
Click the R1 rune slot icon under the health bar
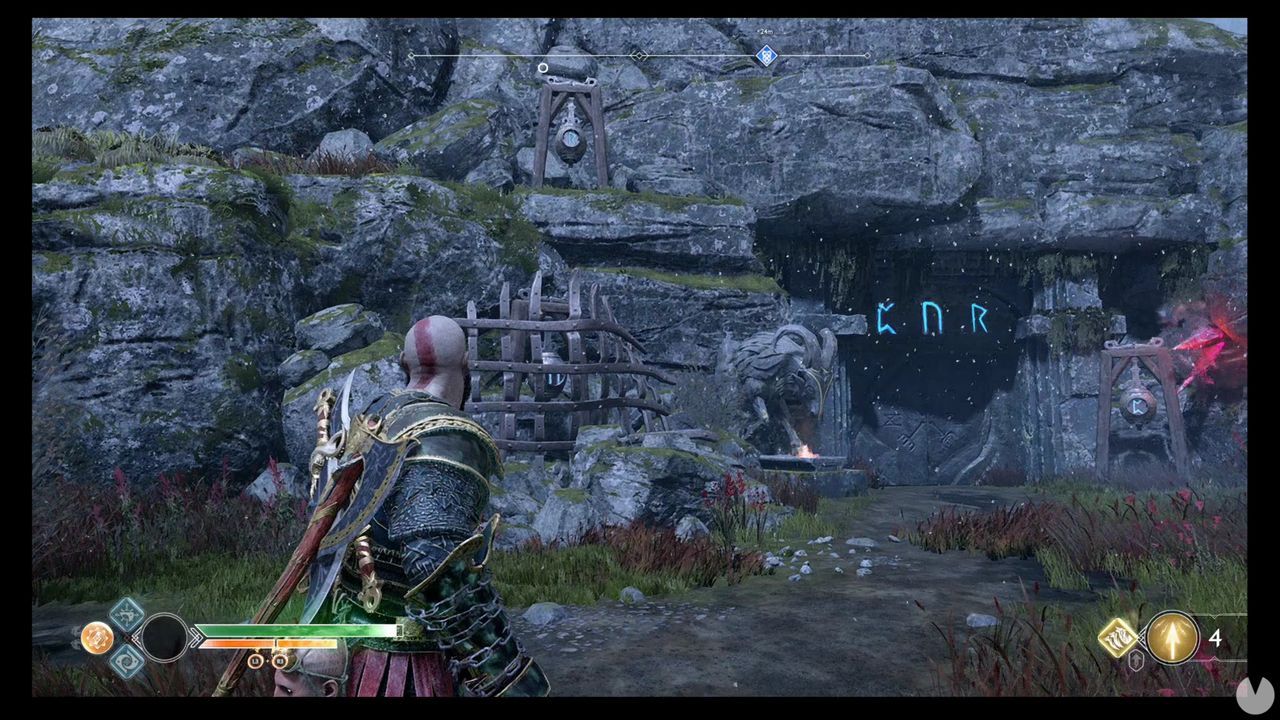[279, 661]
